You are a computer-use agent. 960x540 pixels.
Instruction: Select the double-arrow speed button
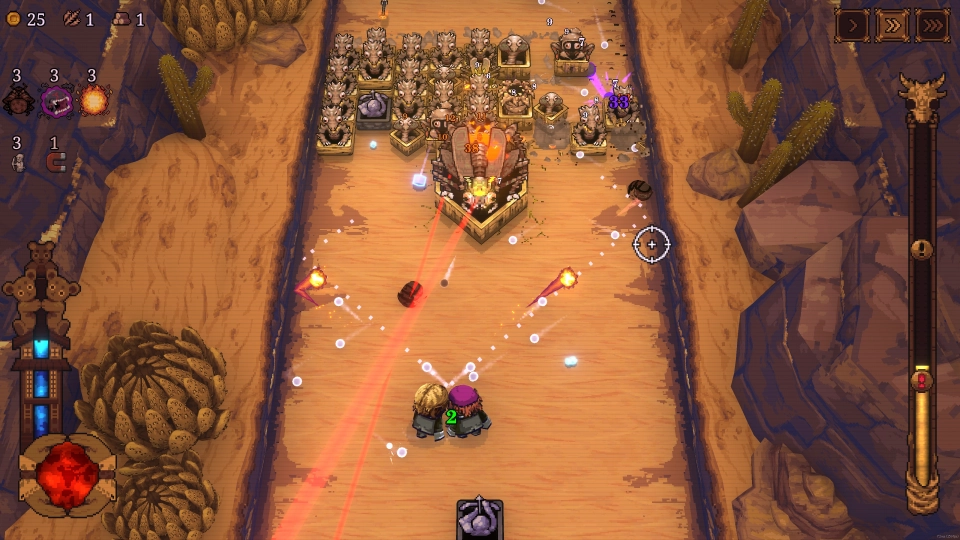892,25
